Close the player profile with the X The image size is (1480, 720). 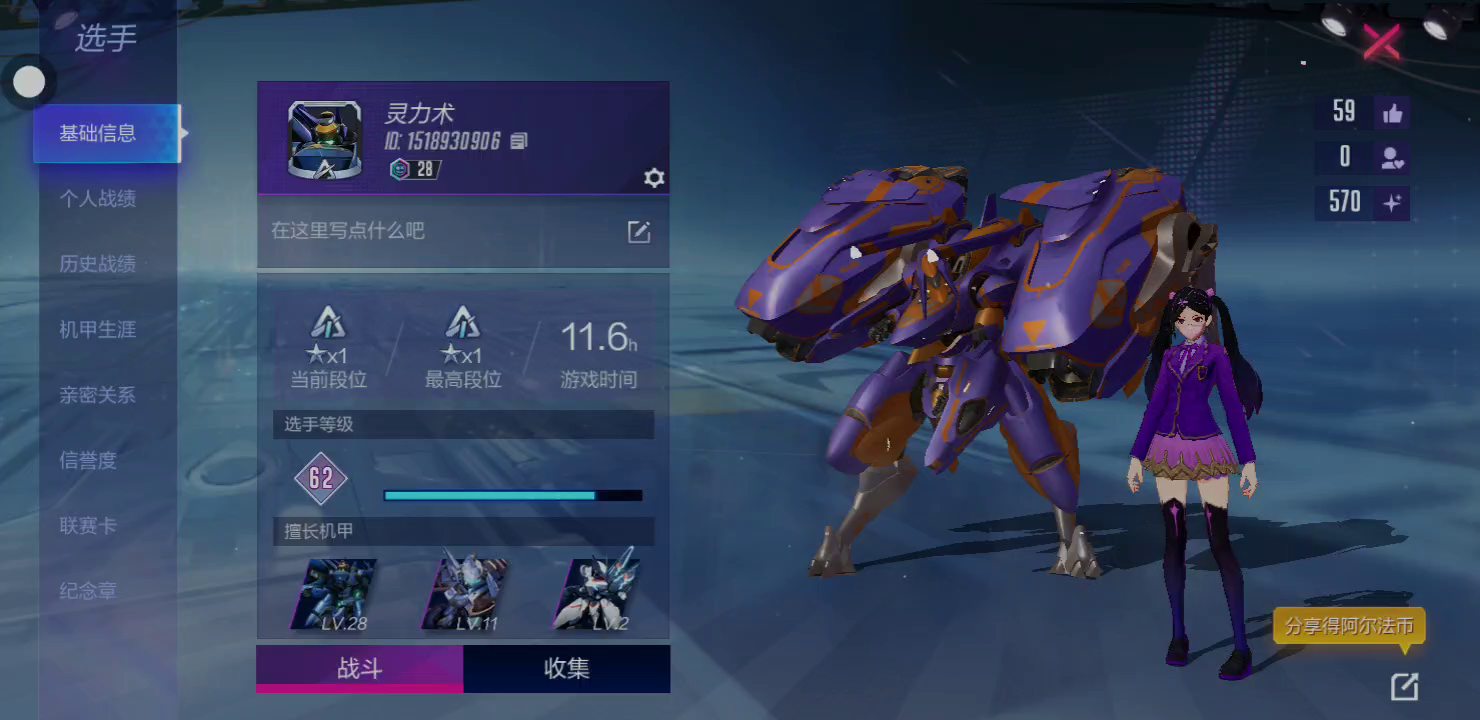1381,41
